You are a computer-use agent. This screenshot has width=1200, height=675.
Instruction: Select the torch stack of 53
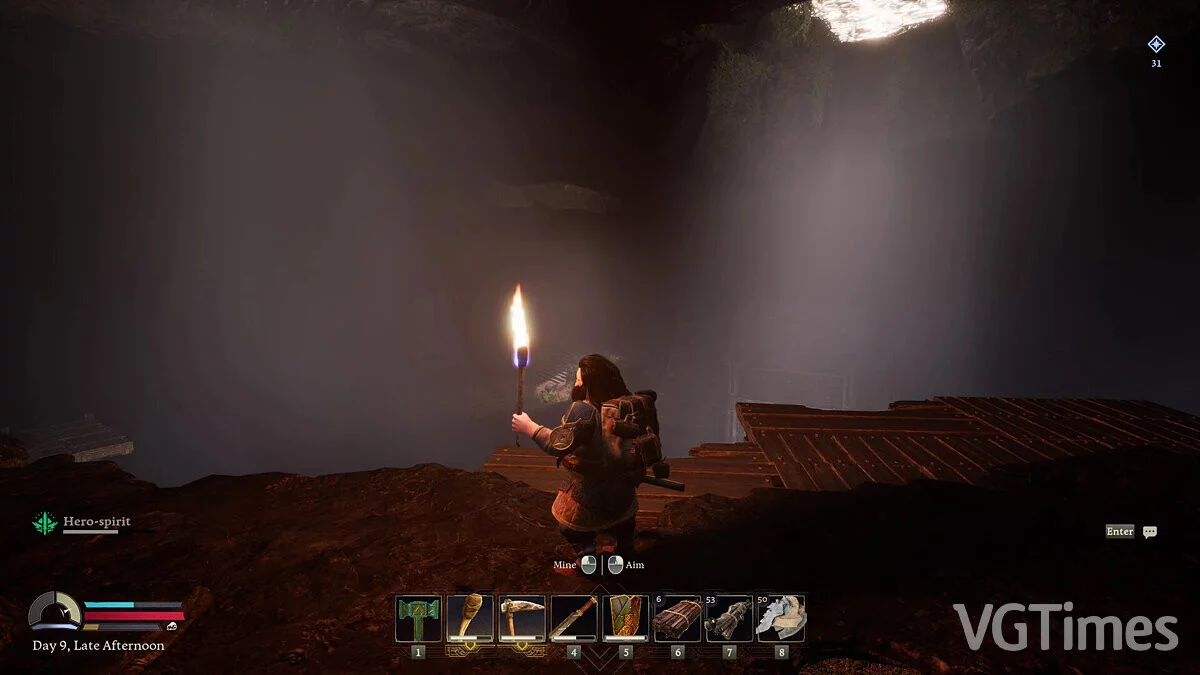[729, 618]
